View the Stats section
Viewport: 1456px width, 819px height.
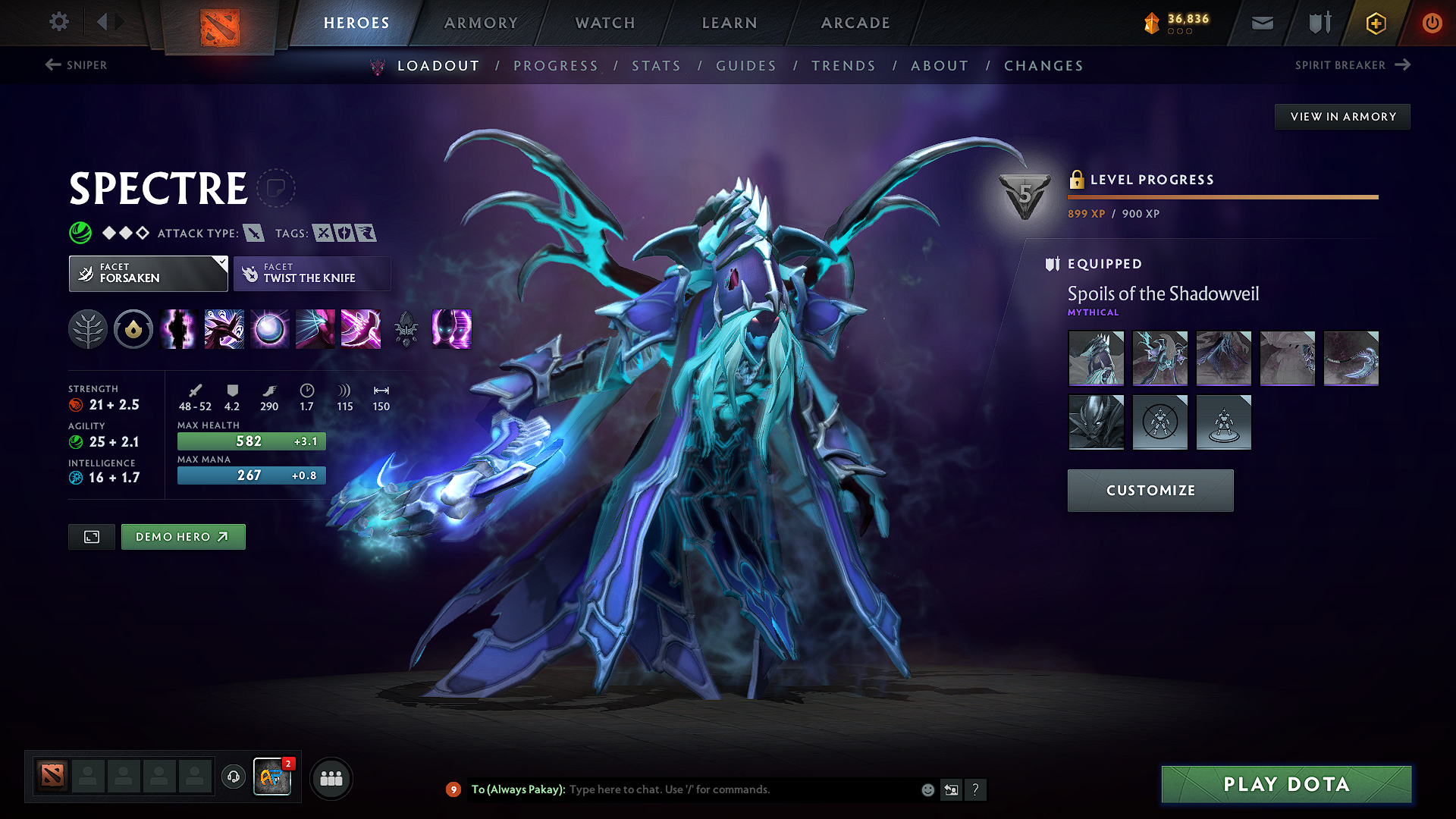(657, 66)
